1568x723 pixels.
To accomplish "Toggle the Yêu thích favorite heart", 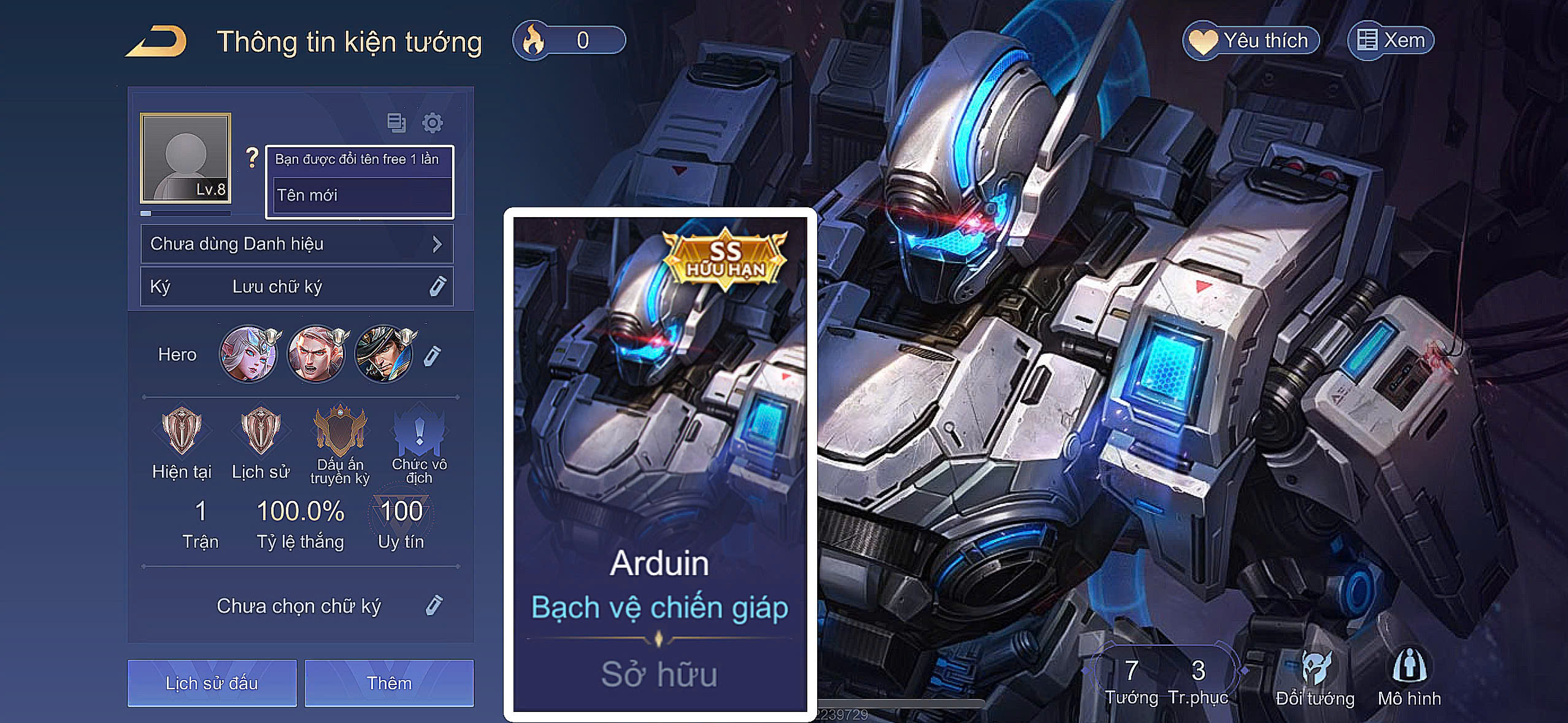I will [1251, 39].
